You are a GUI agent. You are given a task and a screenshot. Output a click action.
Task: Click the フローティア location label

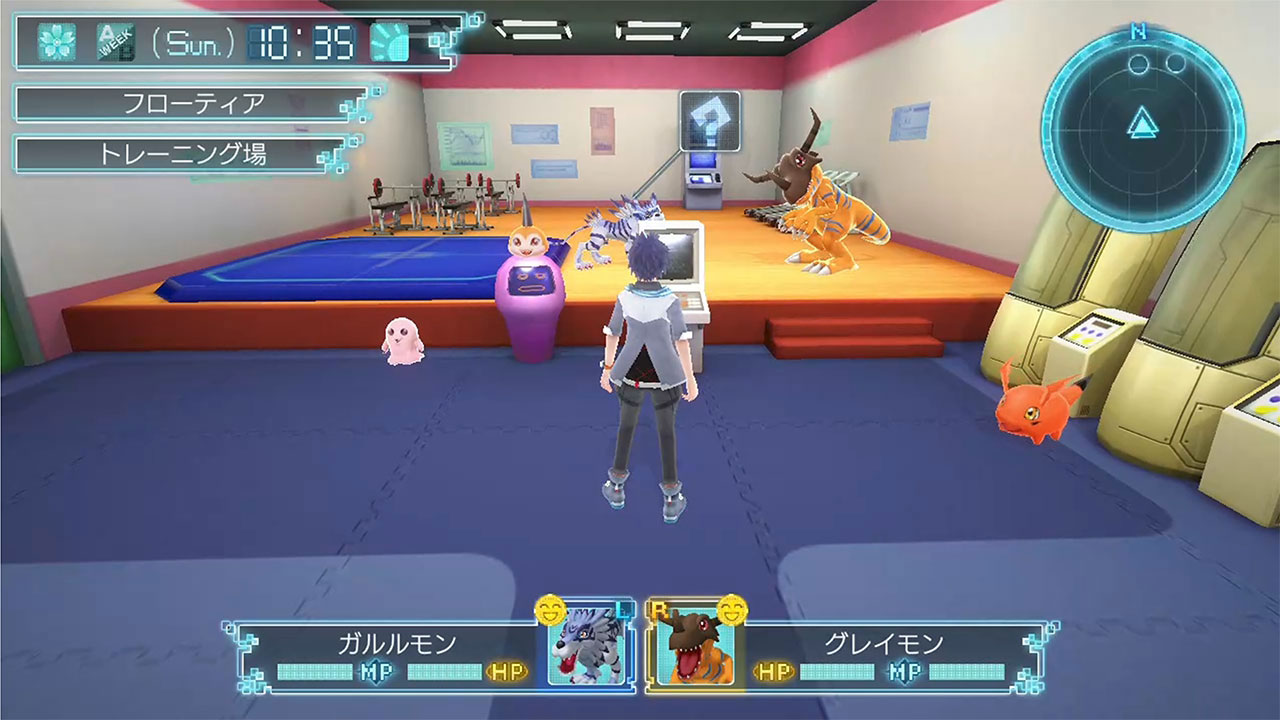pos(192,104)
